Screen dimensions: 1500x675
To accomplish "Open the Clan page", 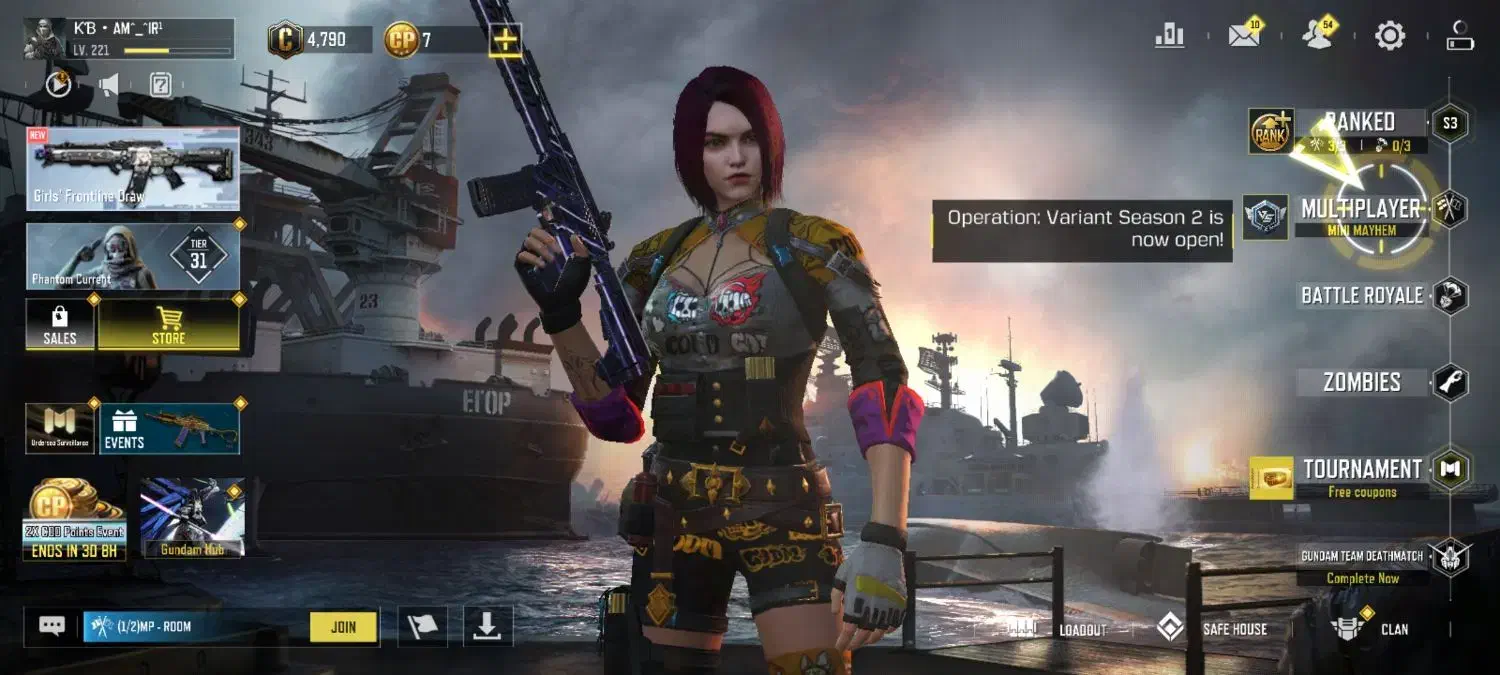I will pos(1372,629).
